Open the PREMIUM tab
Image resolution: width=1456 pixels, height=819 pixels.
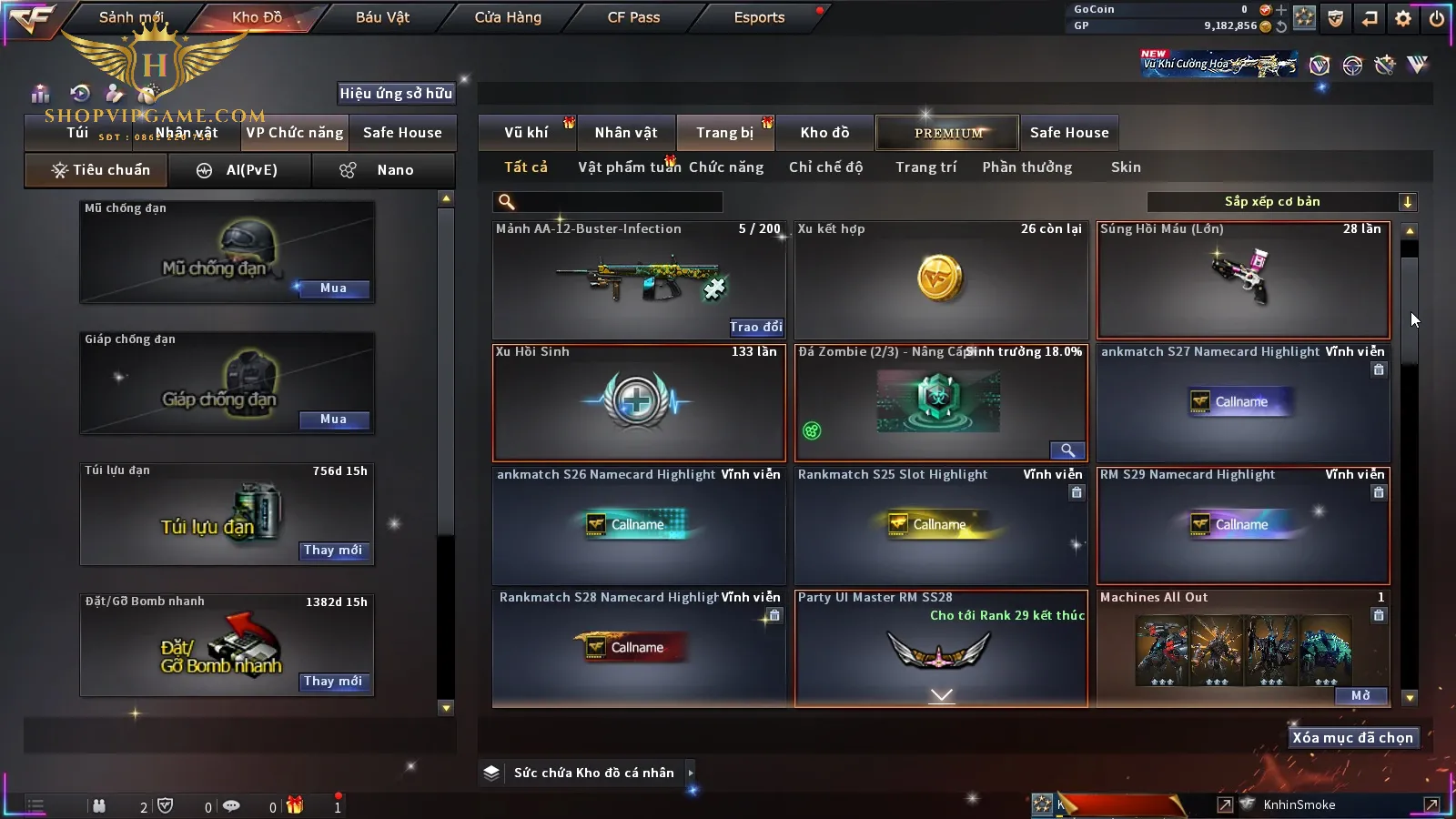[x=948, y=133]
